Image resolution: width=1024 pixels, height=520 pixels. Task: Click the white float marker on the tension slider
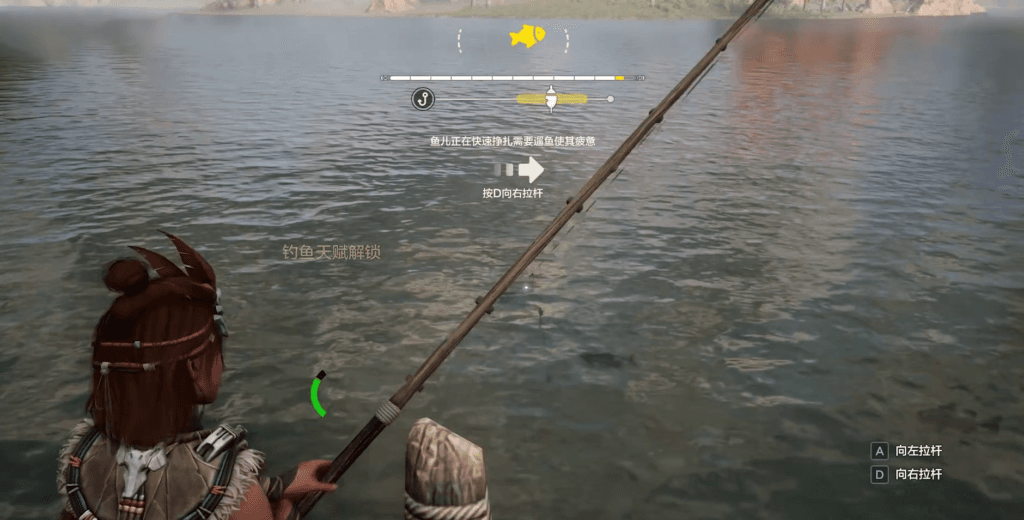[551, 97]
